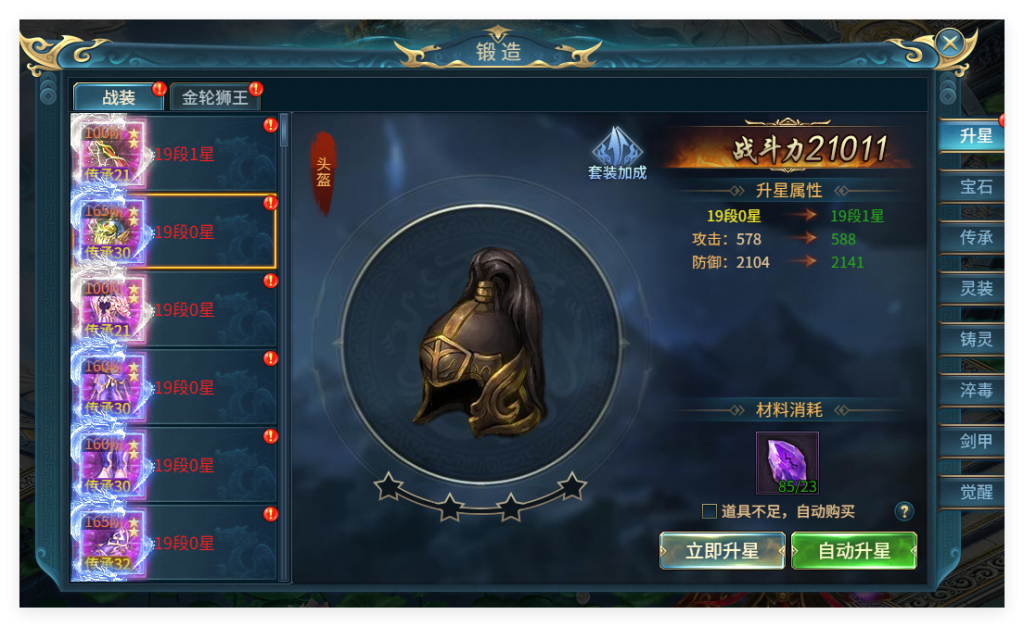Open the question mark help icon
Image resolution: width=1024 pixels, height=627 pixels.
point(904,512)
